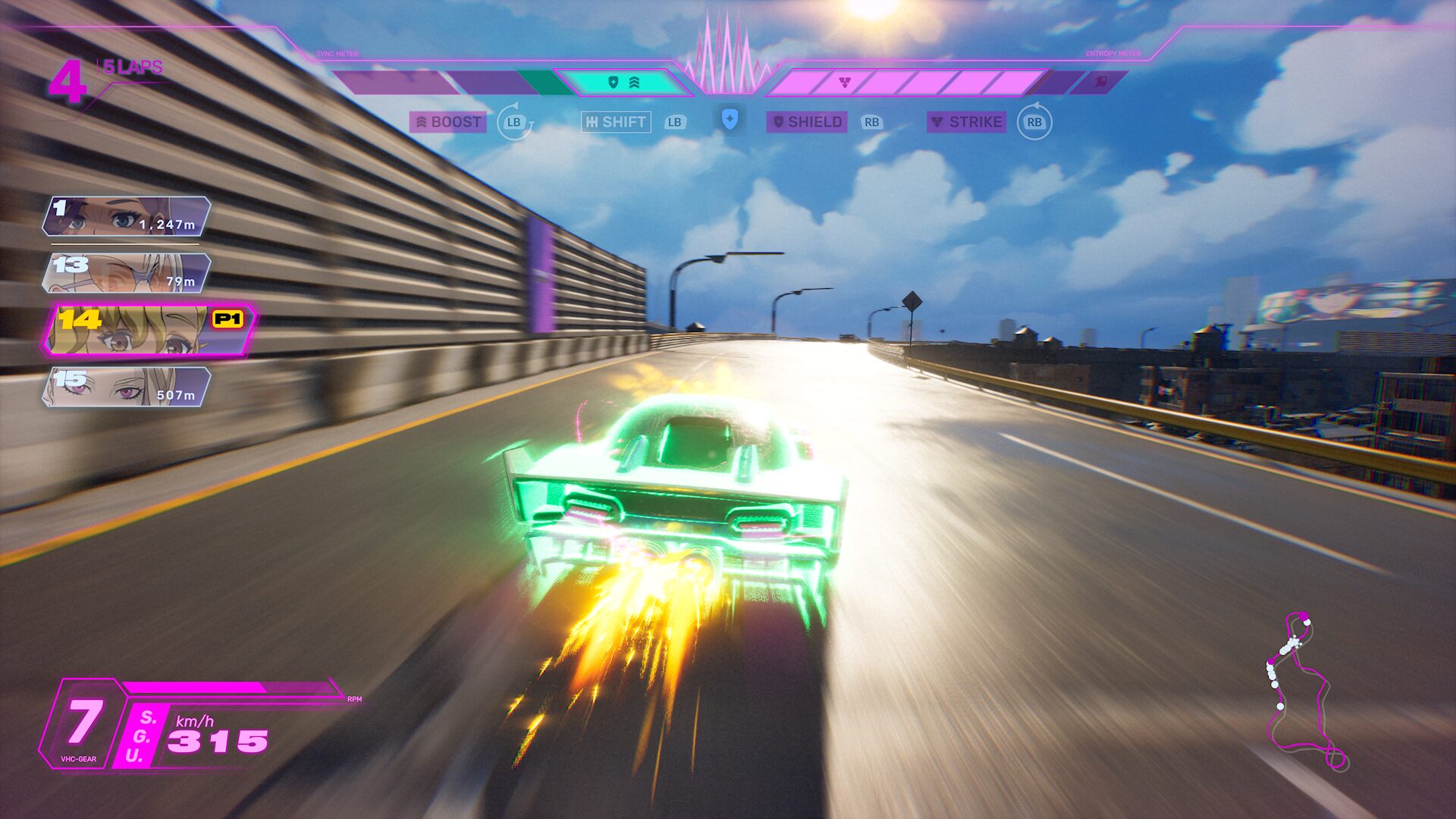Pick the 15th-place racer portrait
Screen dimensions: 1456x819
(127, 387)
